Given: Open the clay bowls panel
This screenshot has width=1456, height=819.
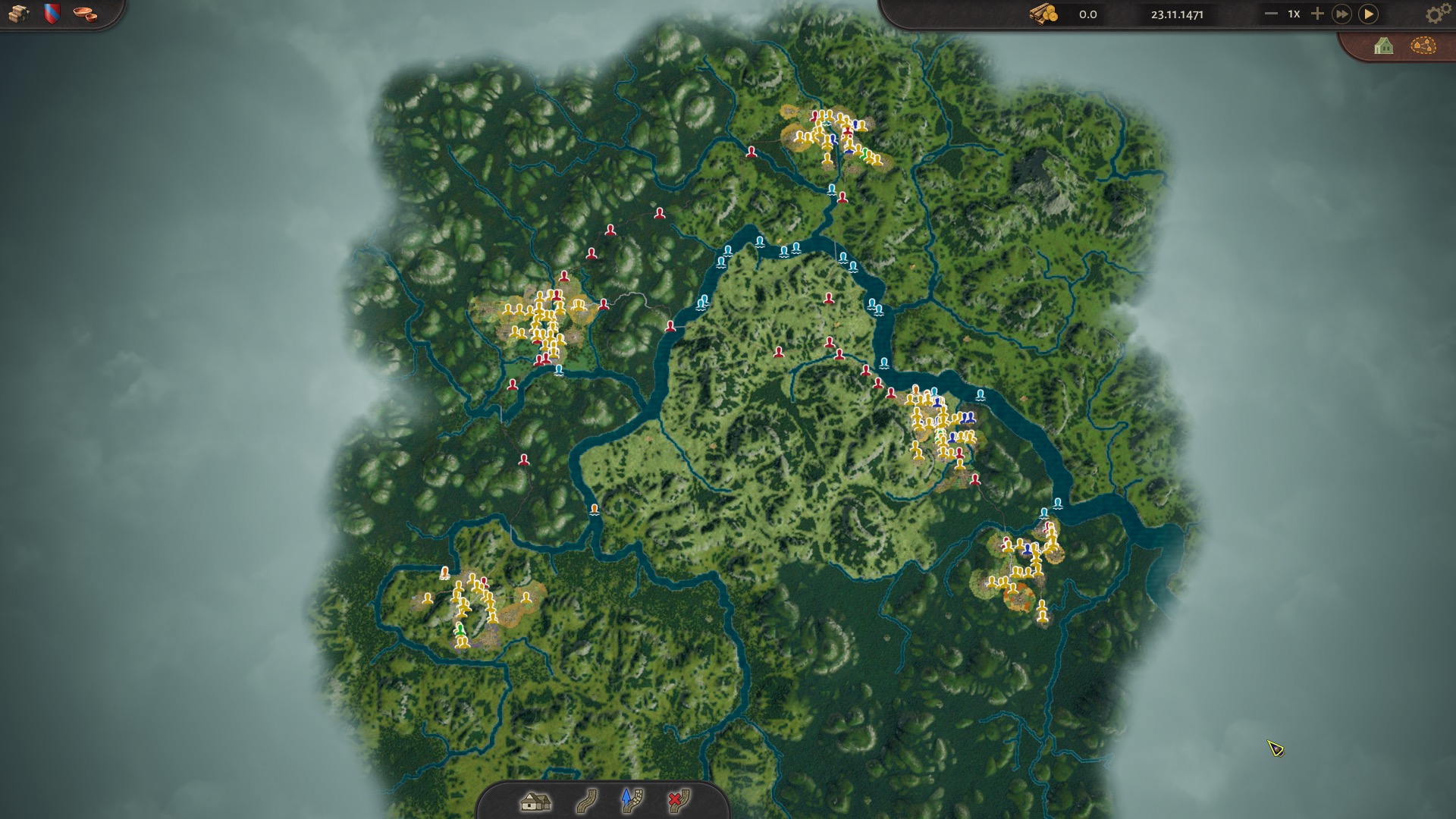Looking at the screenshot, I should click(85, 14).
